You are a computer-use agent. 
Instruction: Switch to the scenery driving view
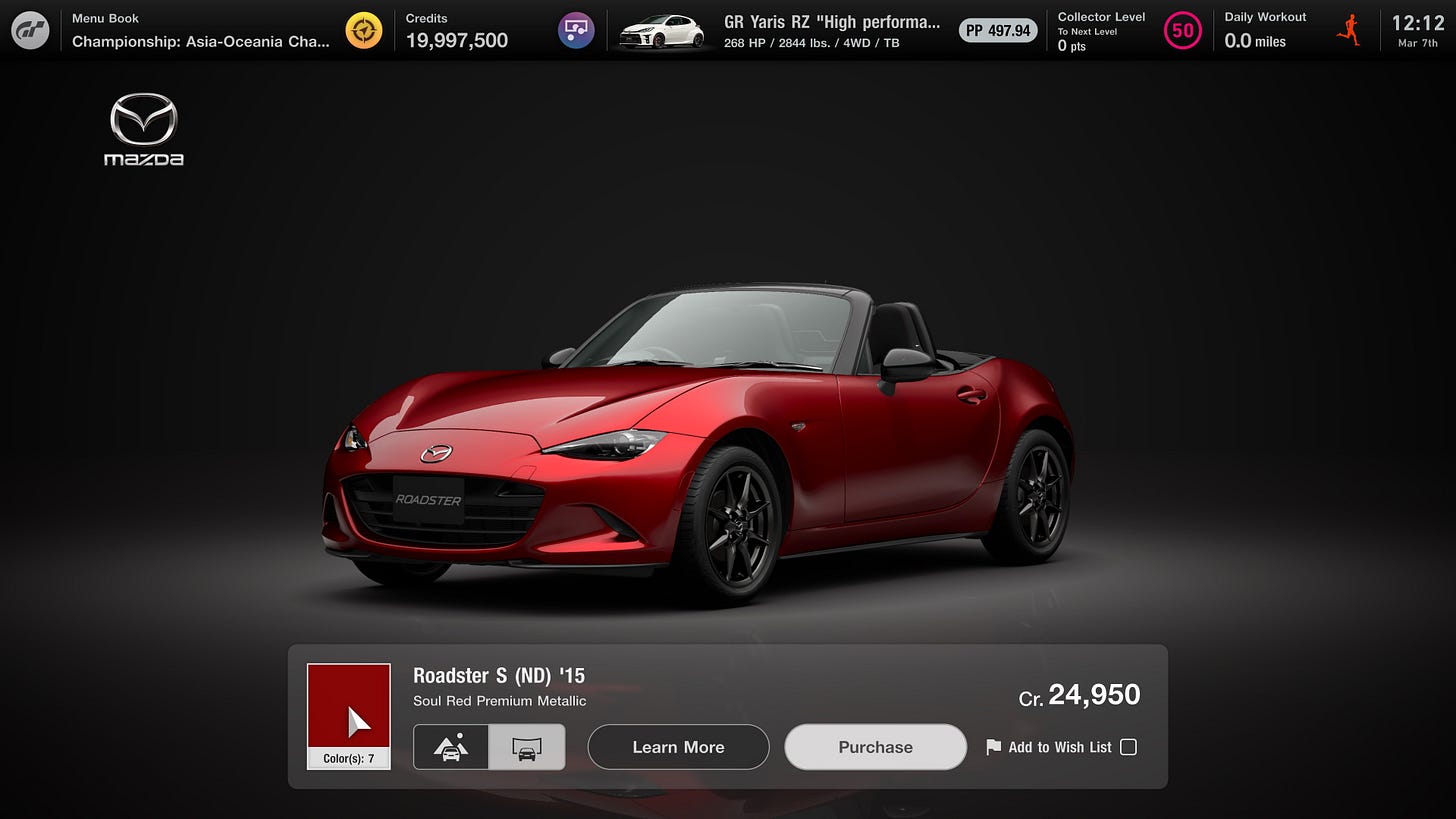(x=451, y=746)
